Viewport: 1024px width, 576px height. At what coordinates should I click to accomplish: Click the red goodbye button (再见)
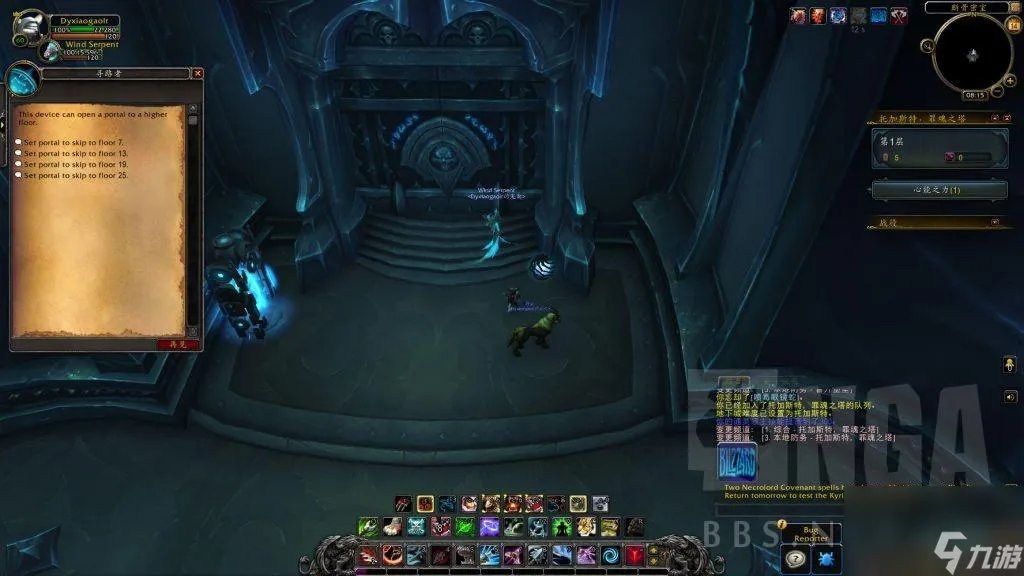click(177, 344)
